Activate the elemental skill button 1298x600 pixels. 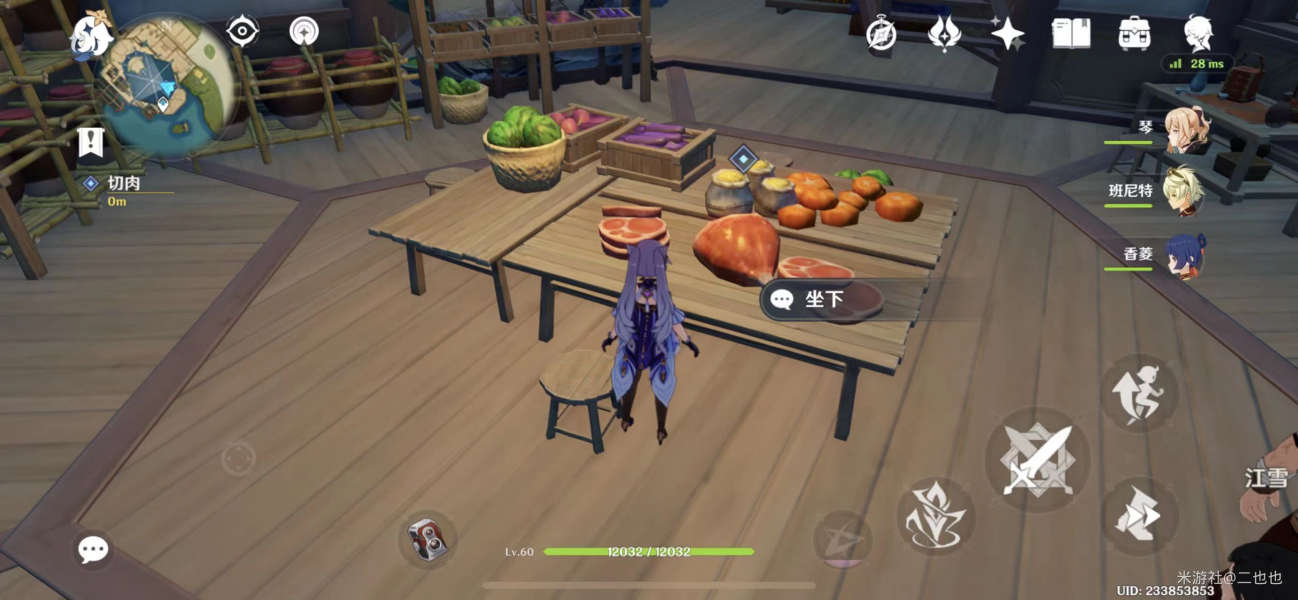tap(935, 516)
